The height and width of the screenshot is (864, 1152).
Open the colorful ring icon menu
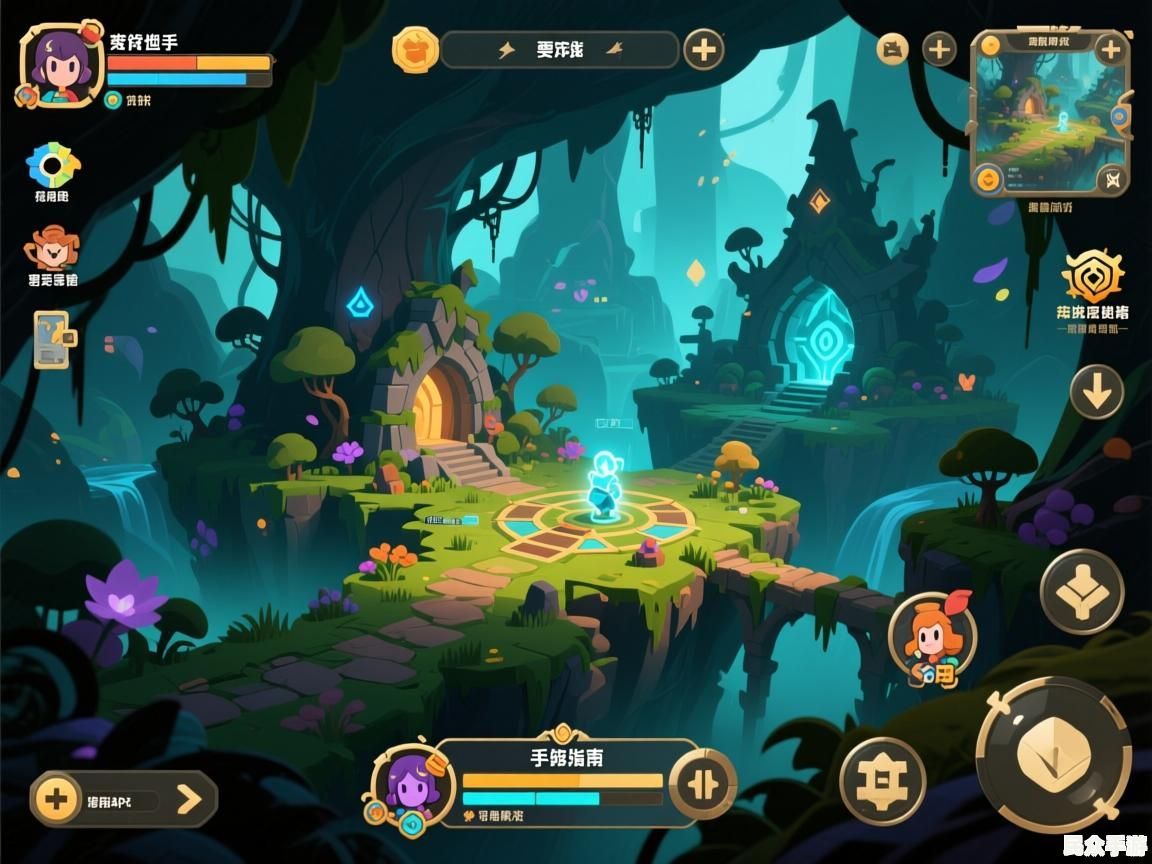(52, 165)
